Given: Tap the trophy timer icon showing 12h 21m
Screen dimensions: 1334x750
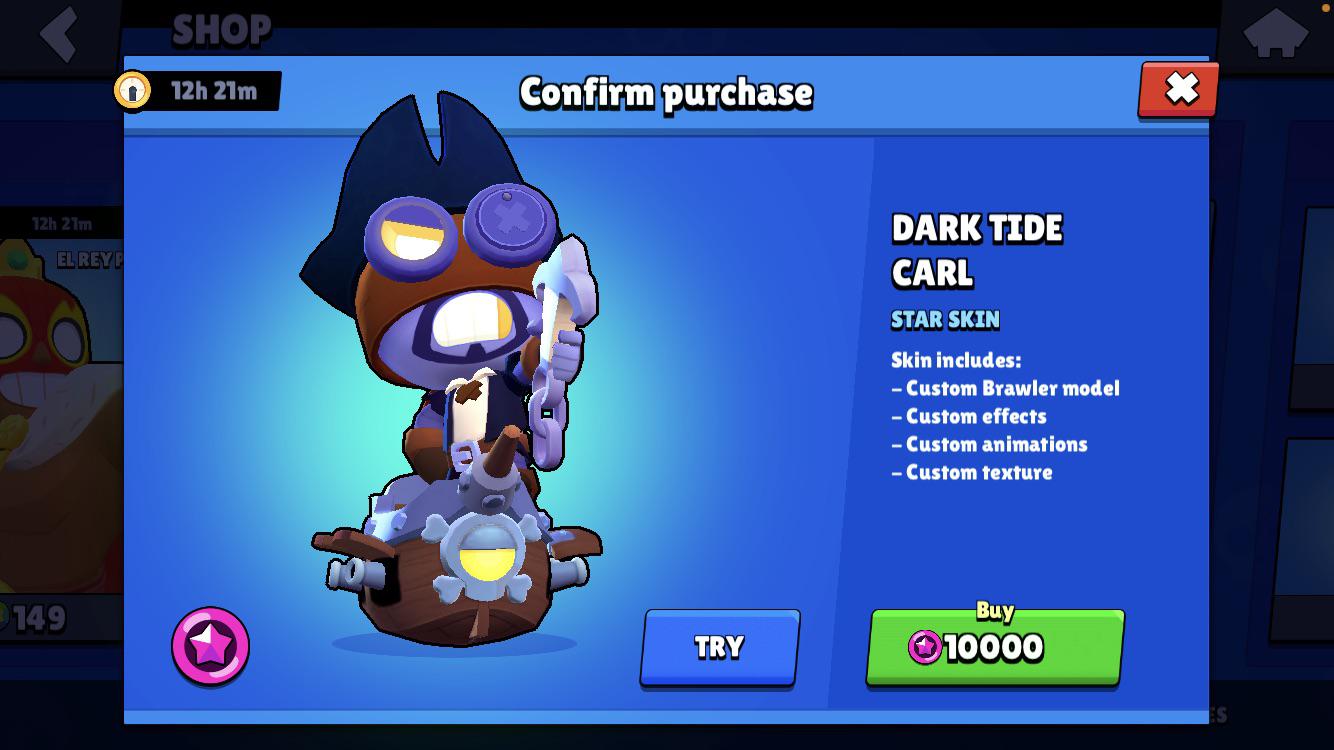Looking at the screenshot, I should pyautogui.click(x=135, y=90).
